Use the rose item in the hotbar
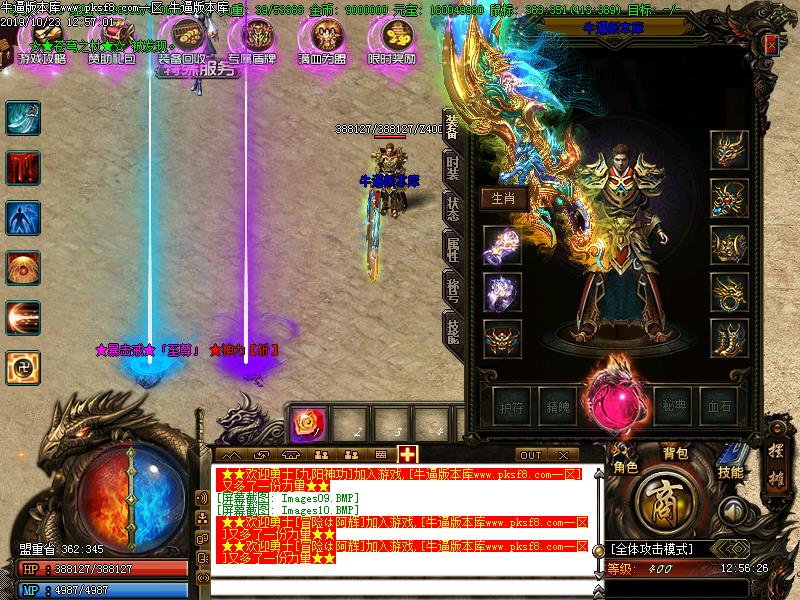 [x=304, y=424]
